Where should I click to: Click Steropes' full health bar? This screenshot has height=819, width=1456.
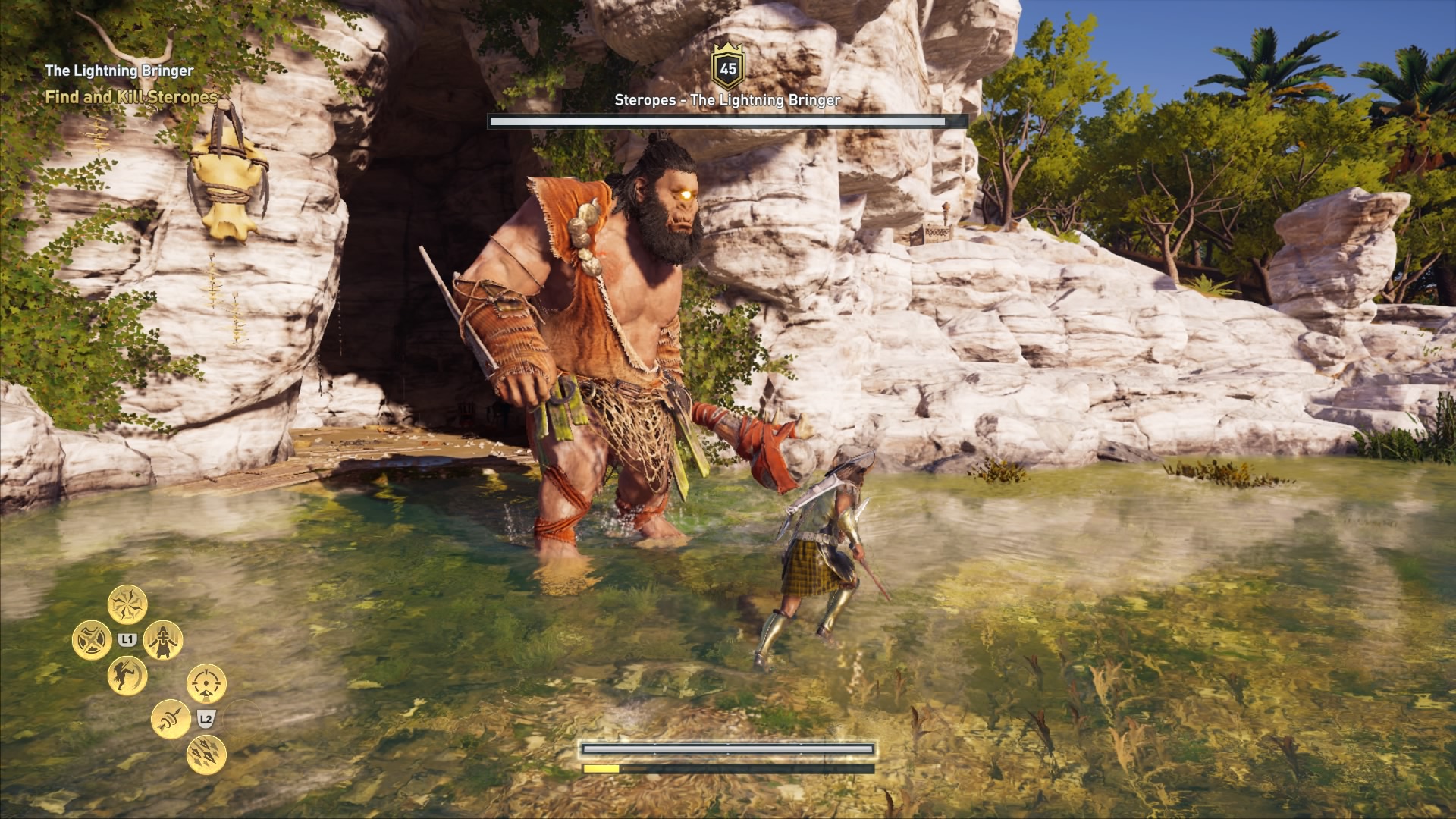pyautogui.click(x=727, y=120)
